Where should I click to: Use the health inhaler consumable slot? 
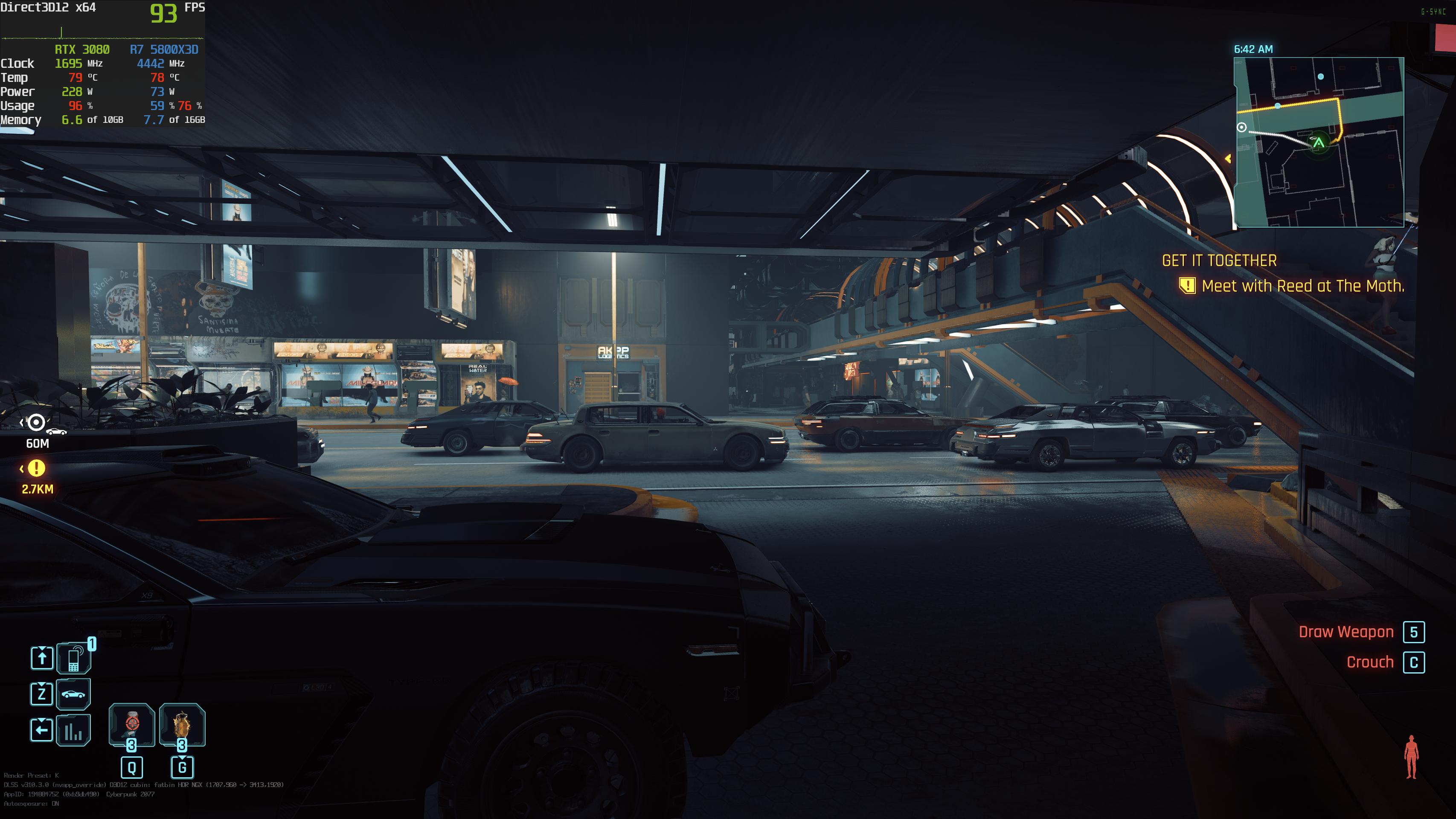(x=132, y=725)
